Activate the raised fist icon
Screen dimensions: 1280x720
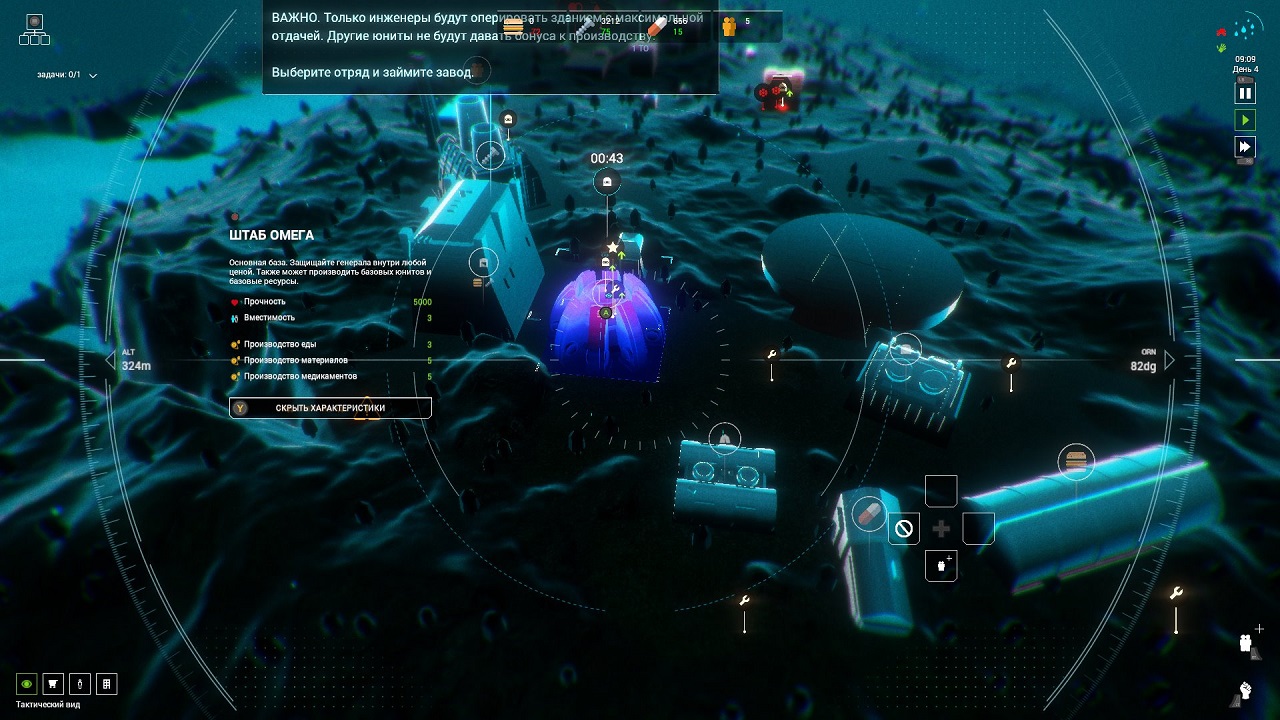click(1246, 689)
